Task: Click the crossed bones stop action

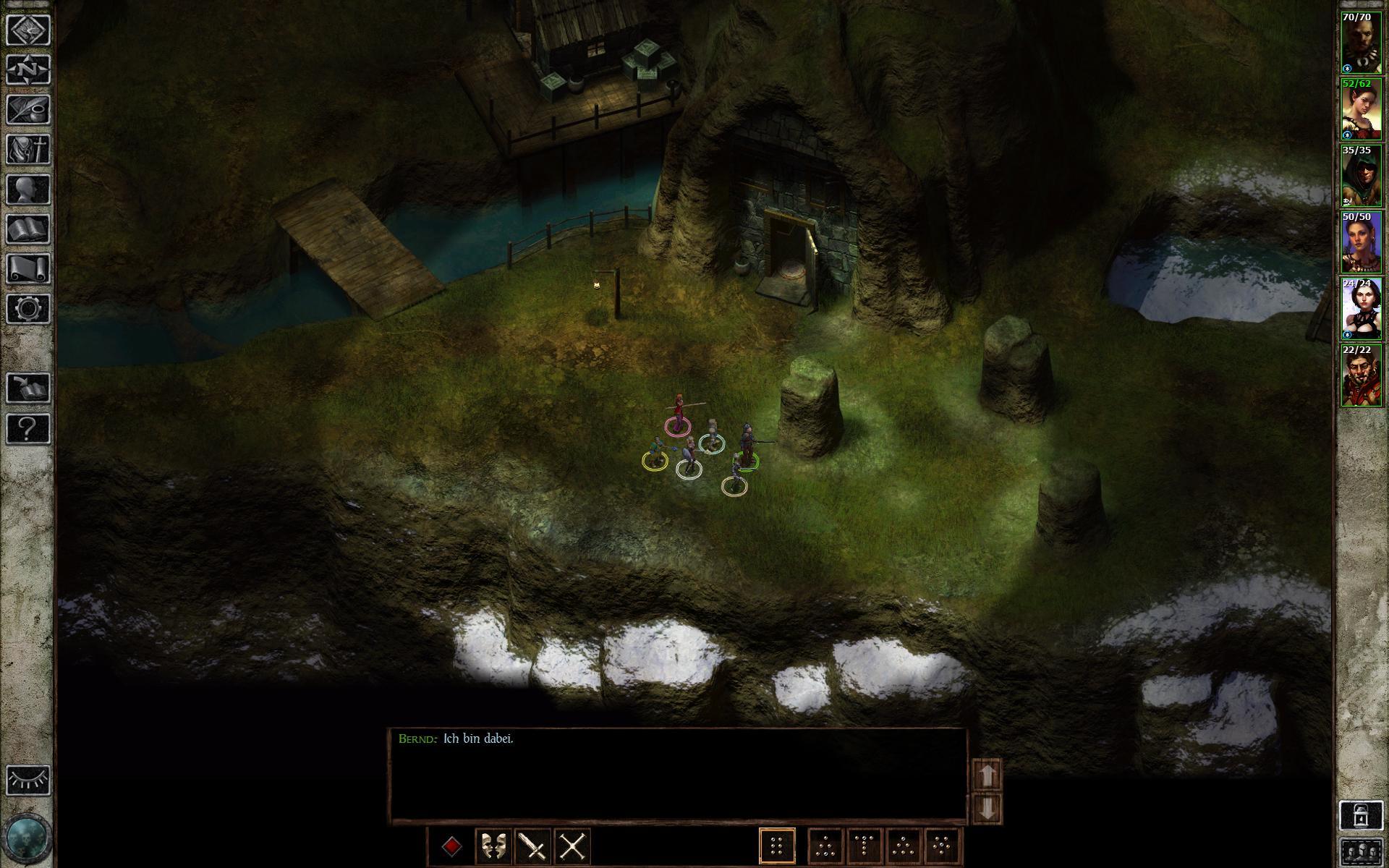Action: (x=572, y=846)
